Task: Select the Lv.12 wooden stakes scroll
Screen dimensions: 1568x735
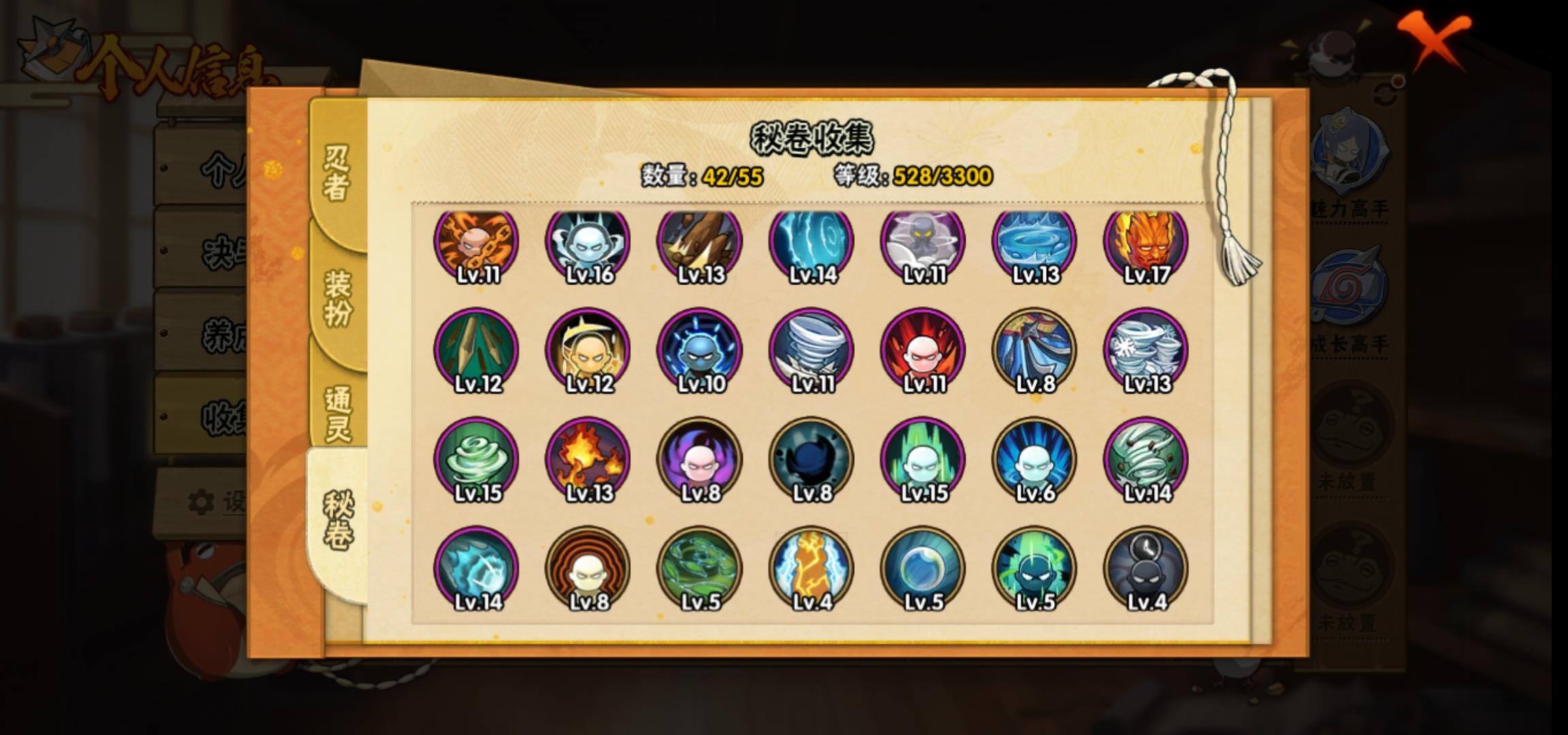Action: coord(476,350)
